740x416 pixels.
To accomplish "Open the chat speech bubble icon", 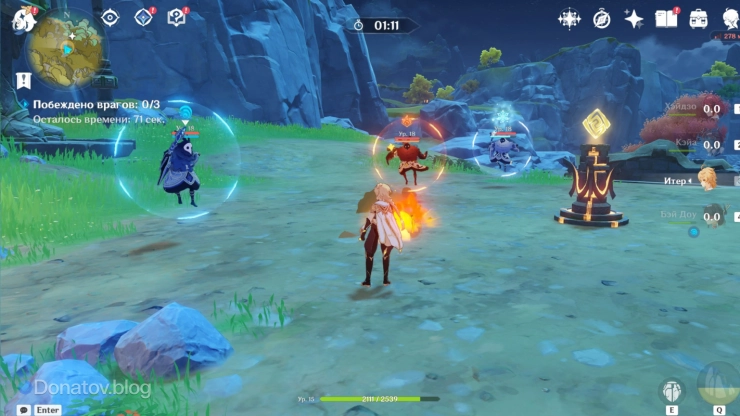I will [24, 409].
